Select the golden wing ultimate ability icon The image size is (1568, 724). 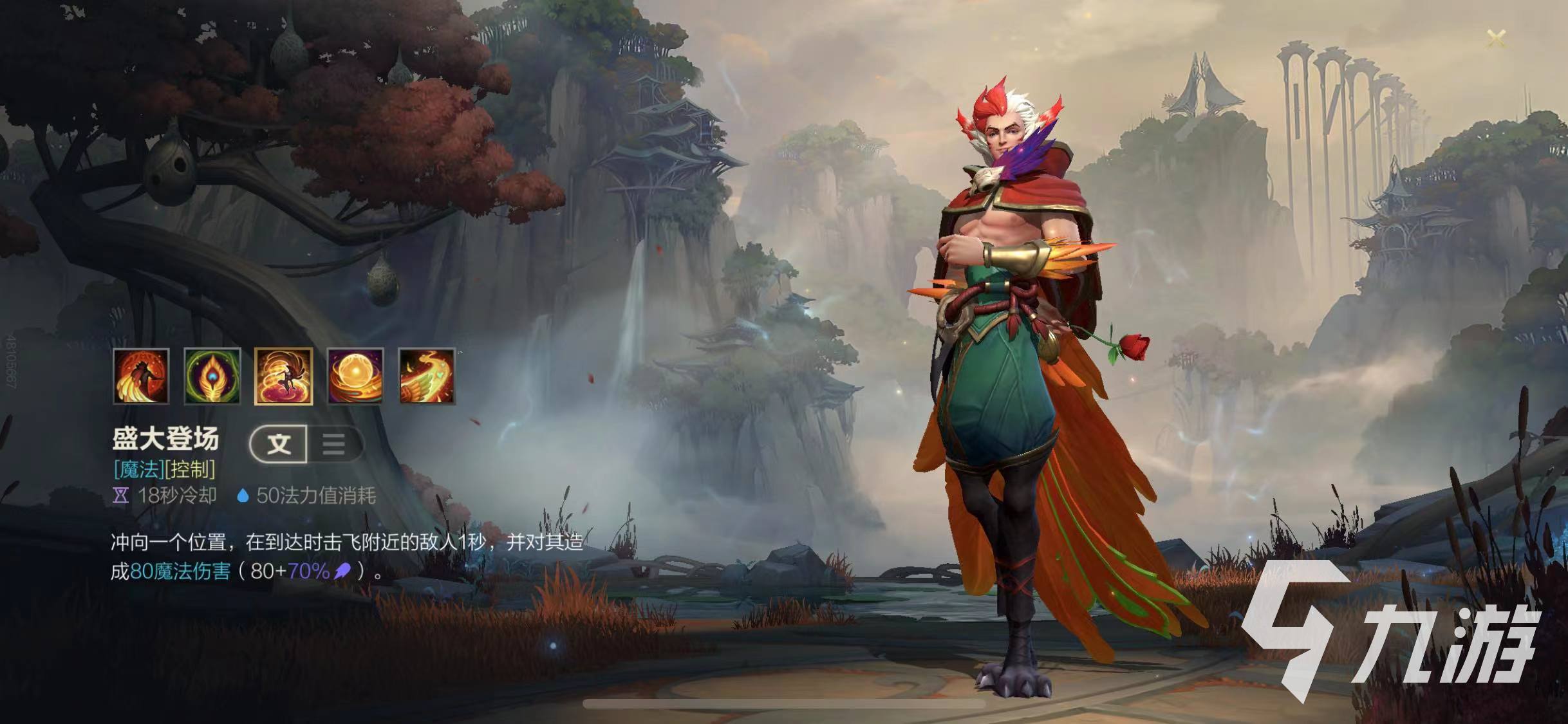427,376
